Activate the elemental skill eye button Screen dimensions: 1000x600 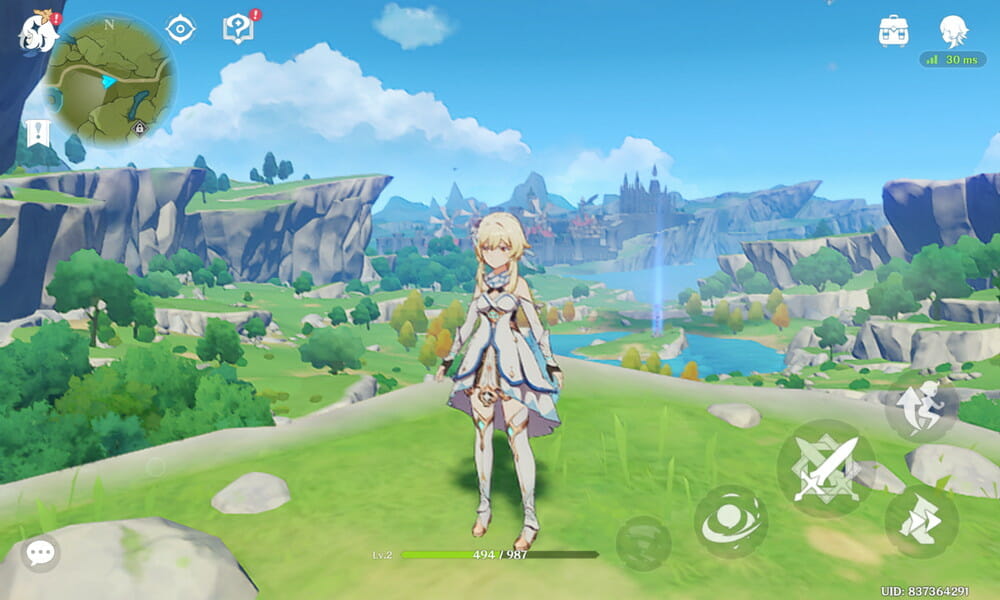pyautogui.click(x=731, y=521)
